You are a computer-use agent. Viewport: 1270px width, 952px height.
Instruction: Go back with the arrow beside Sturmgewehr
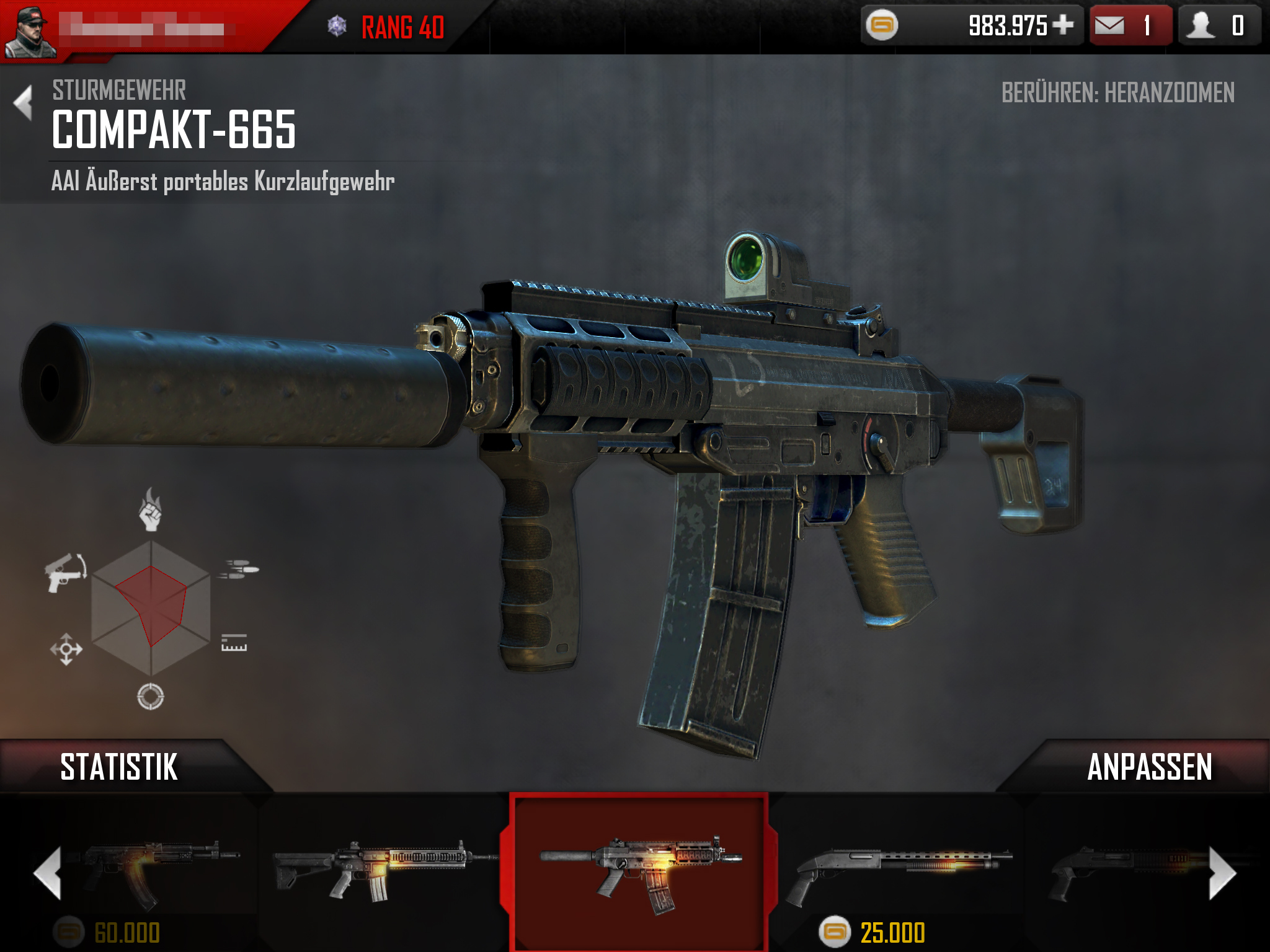tap(24, 102)
